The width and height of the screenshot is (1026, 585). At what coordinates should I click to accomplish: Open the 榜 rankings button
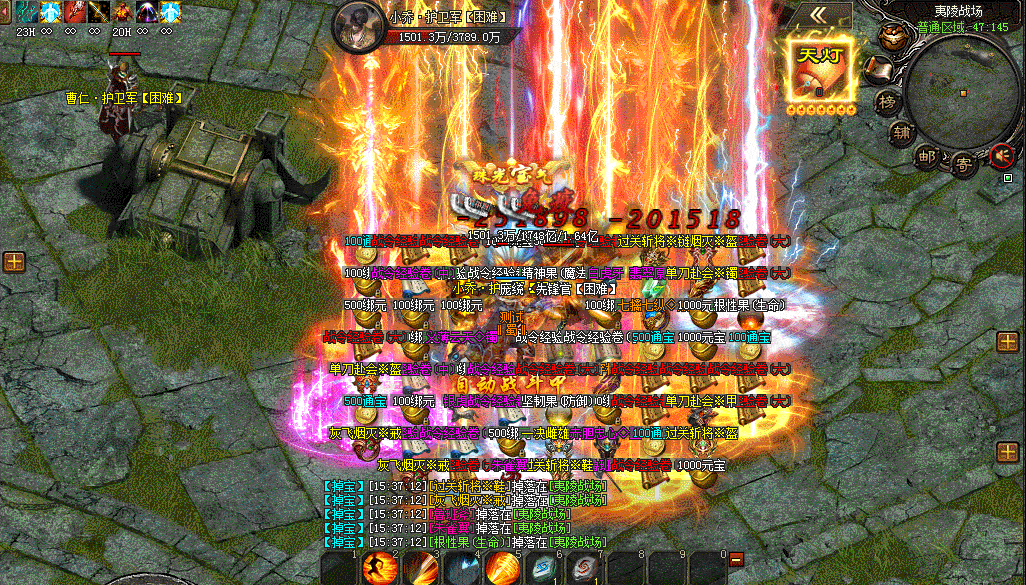pyautogui.click(x=887, y=102)
